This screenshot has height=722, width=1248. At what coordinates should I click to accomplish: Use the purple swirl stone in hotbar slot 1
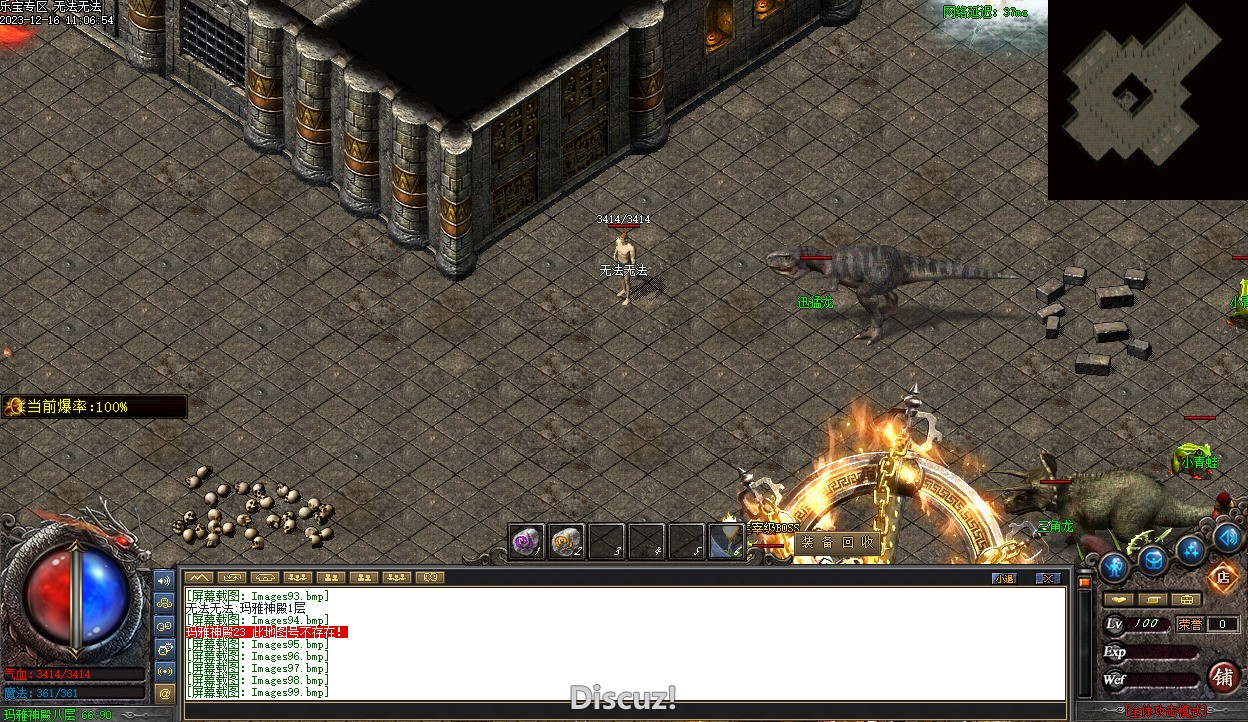(526, 542)
